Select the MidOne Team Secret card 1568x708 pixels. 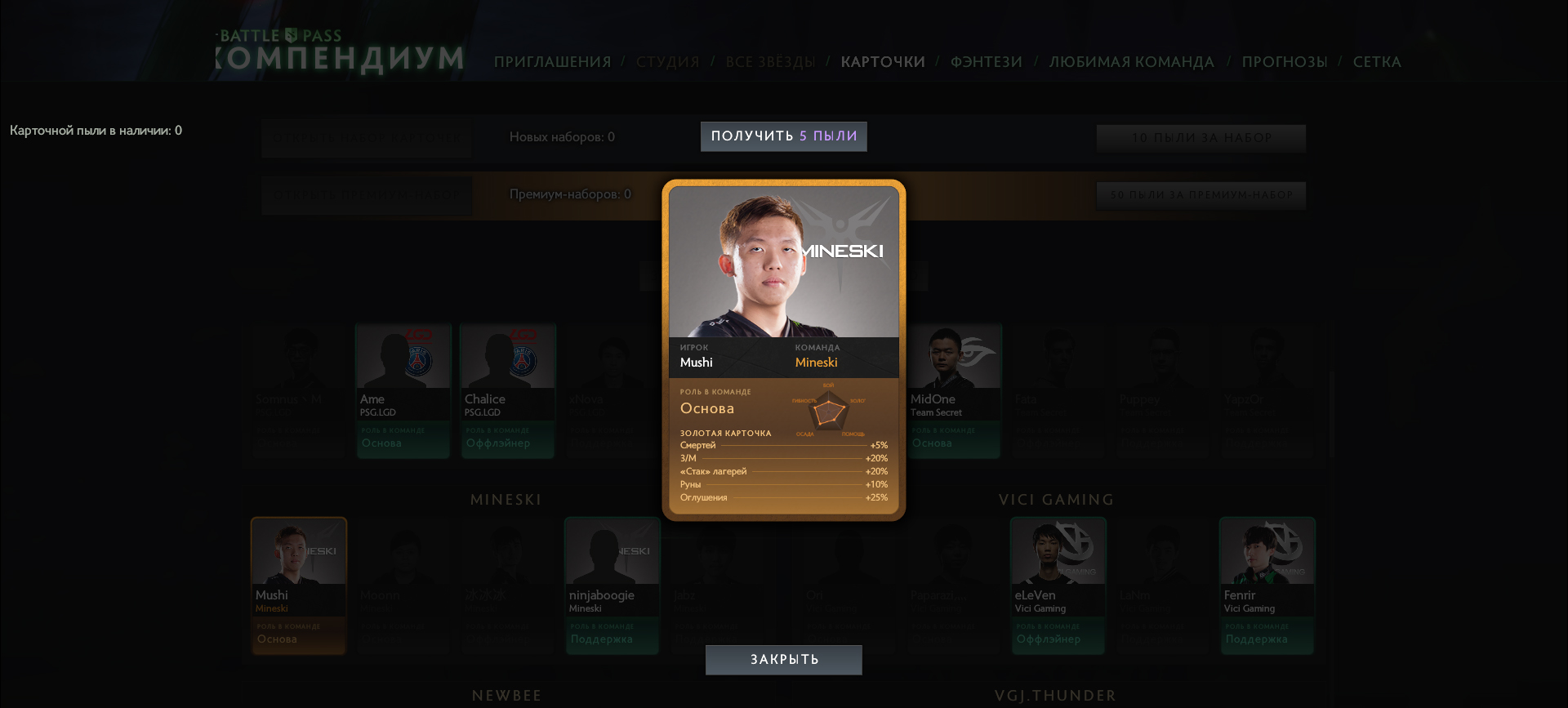pyautogui.click(x=954, y=390)
